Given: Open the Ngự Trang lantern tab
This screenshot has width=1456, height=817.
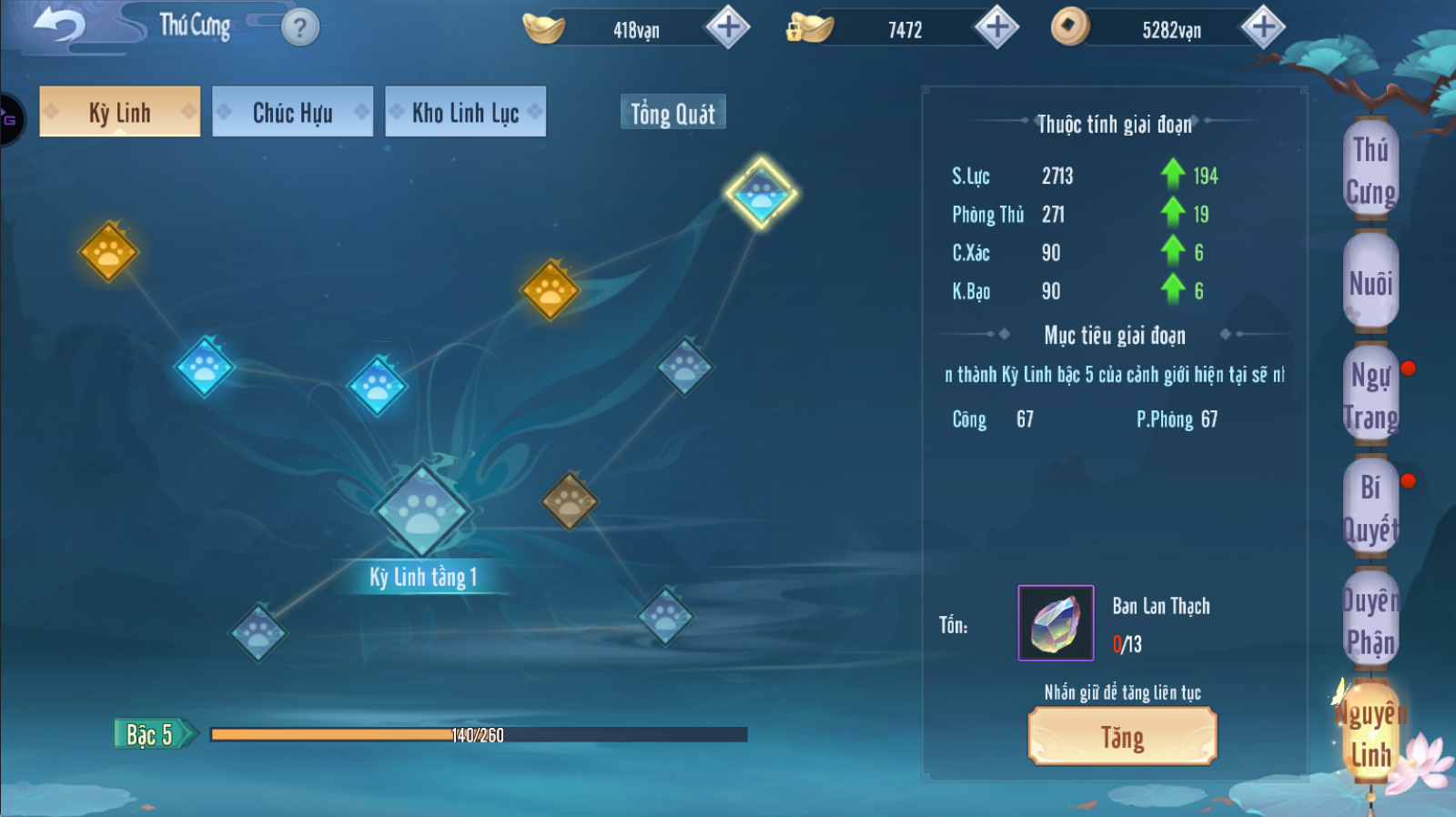Looking at the screenshot, I should point(1370,395).
